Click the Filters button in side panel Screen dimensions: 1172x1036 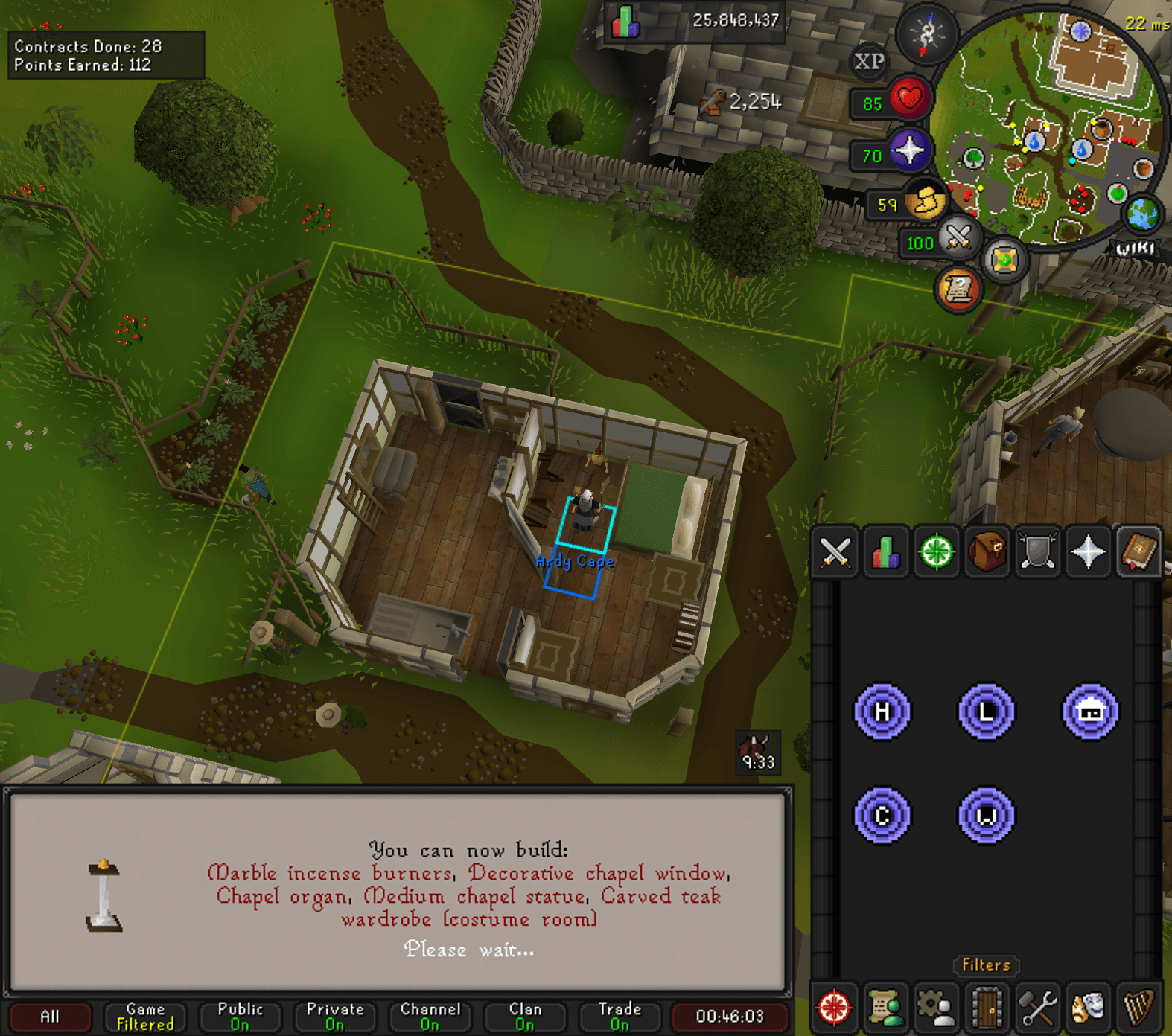986,965
